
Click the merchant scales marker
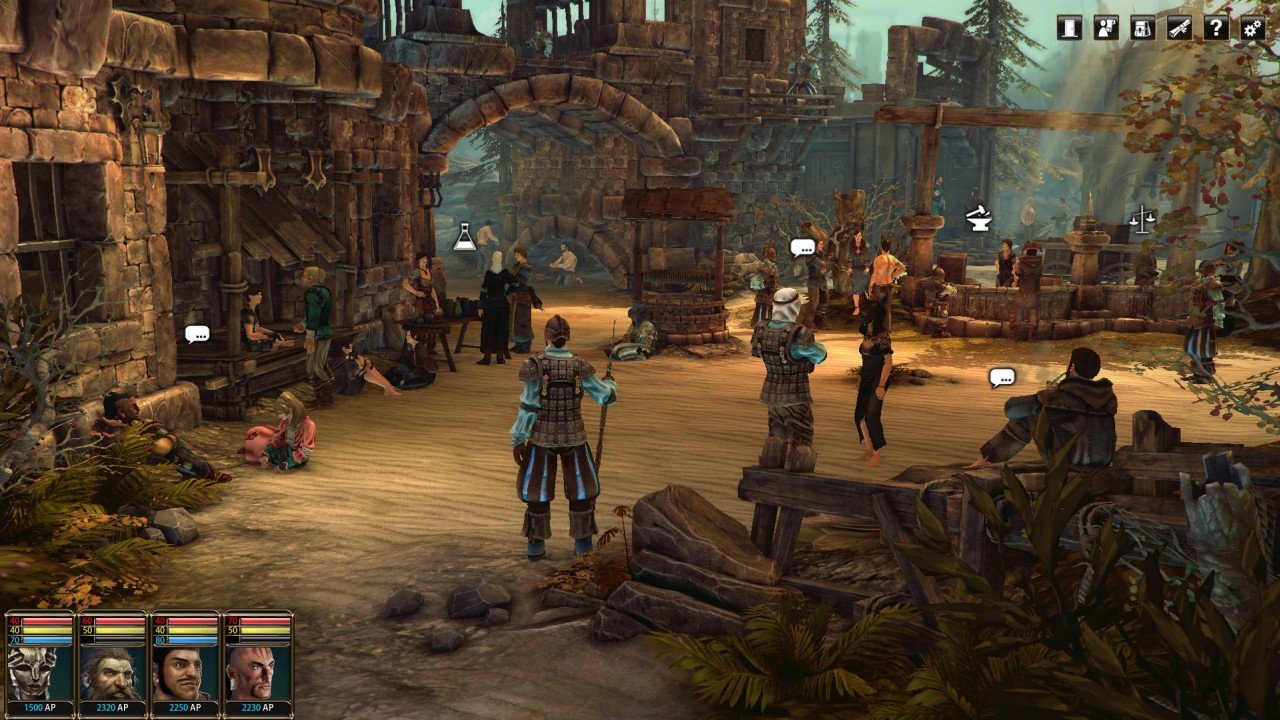[x=1141, y=218]
